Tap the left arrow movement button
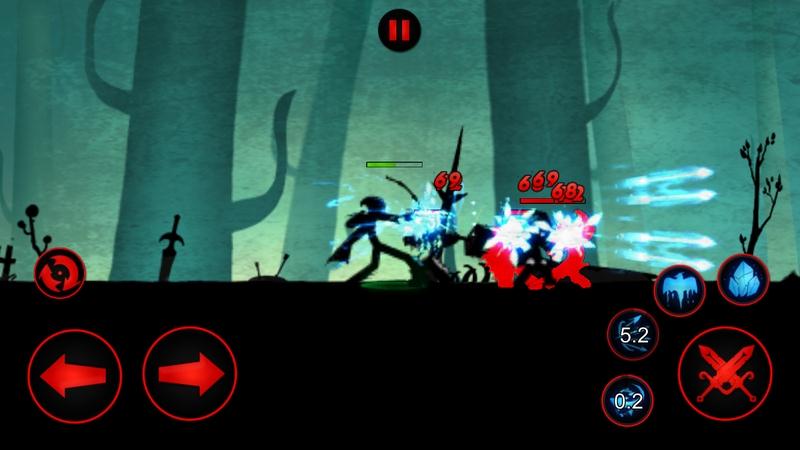Image resolution: width=800 pixels, height=450 pixels. (x=75, y=374)
